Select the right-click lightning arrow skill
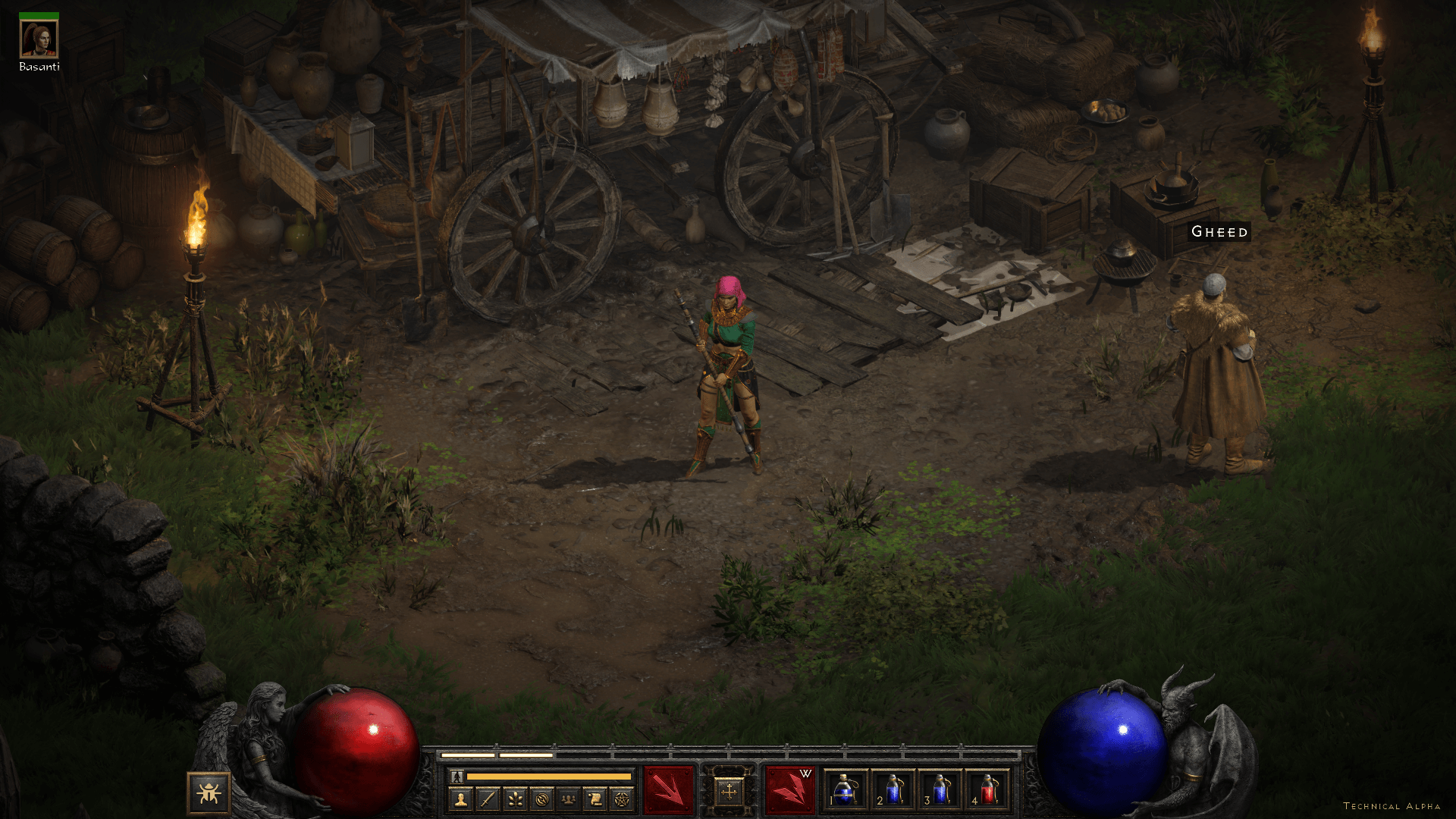 [x=789, y=791]
